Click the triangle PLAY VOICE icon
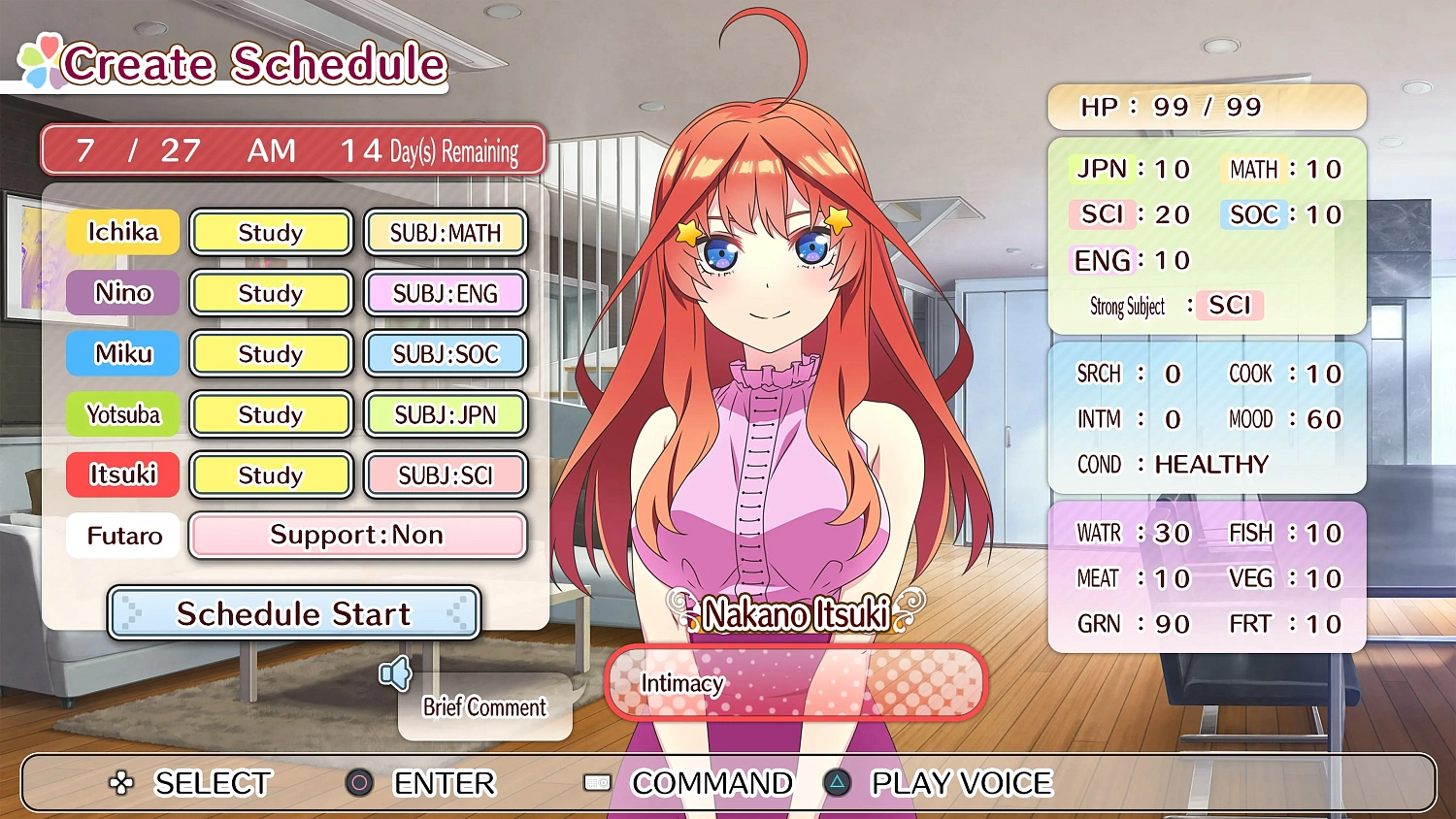Viewport: 1456px width, 819px height. click(837, 783)
